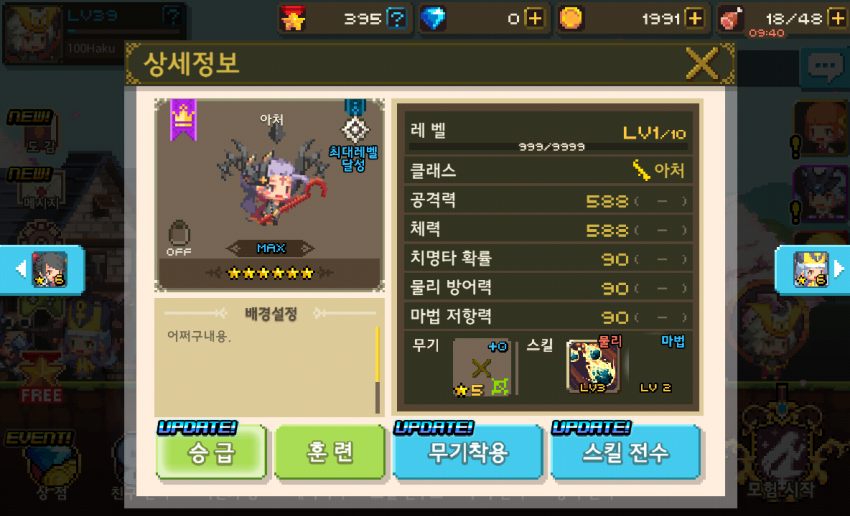850x516 pixels.
Task: Add more blue gems with plus button
Action: pos(536,18)
